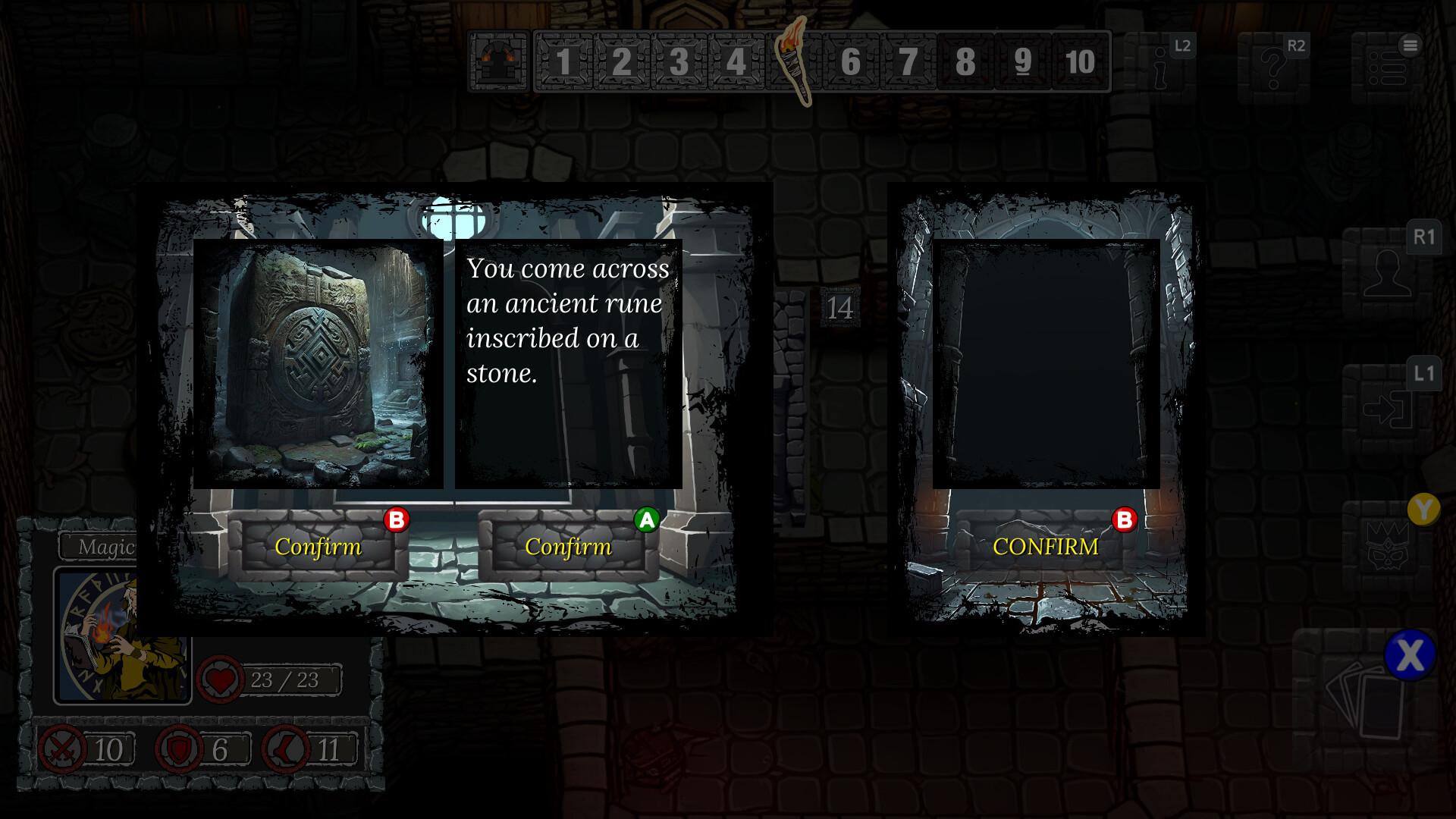This screenshot has height=819, width=1456.
Task: Select turn number 10 on the tracker
Action: (1080, 62)
